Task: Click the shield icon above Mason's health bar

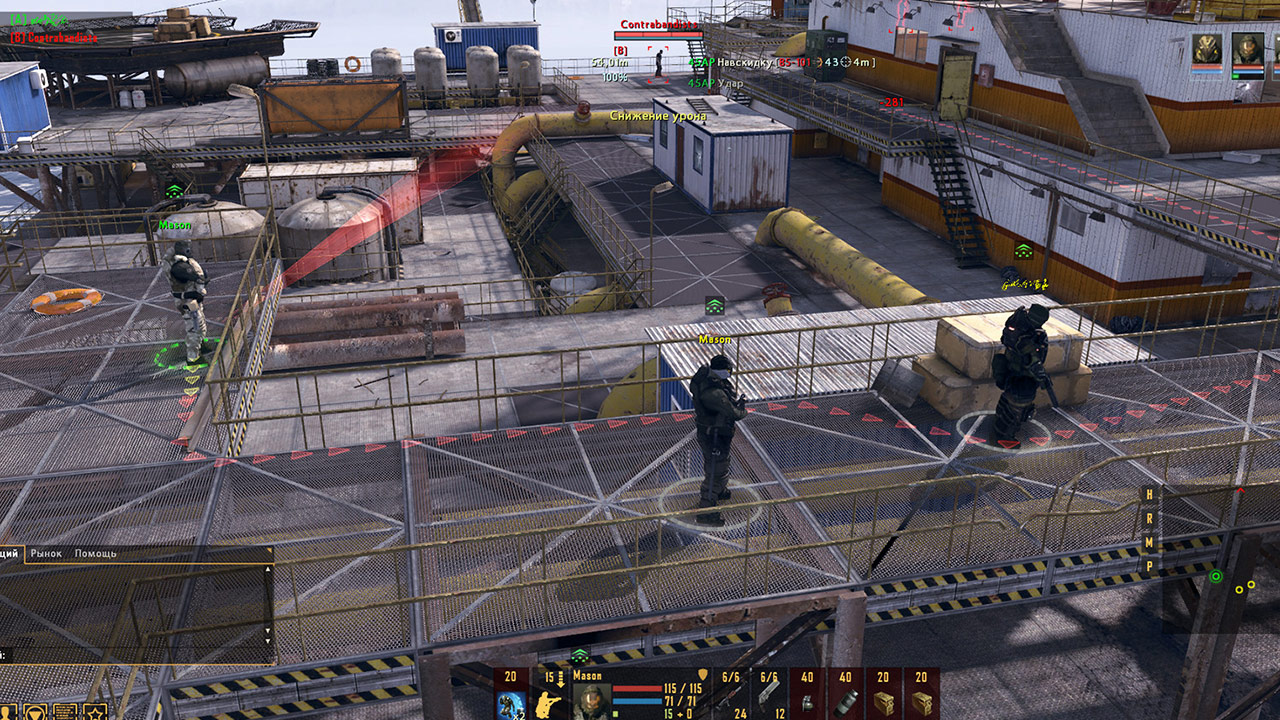Action: (x=703, y=673)
